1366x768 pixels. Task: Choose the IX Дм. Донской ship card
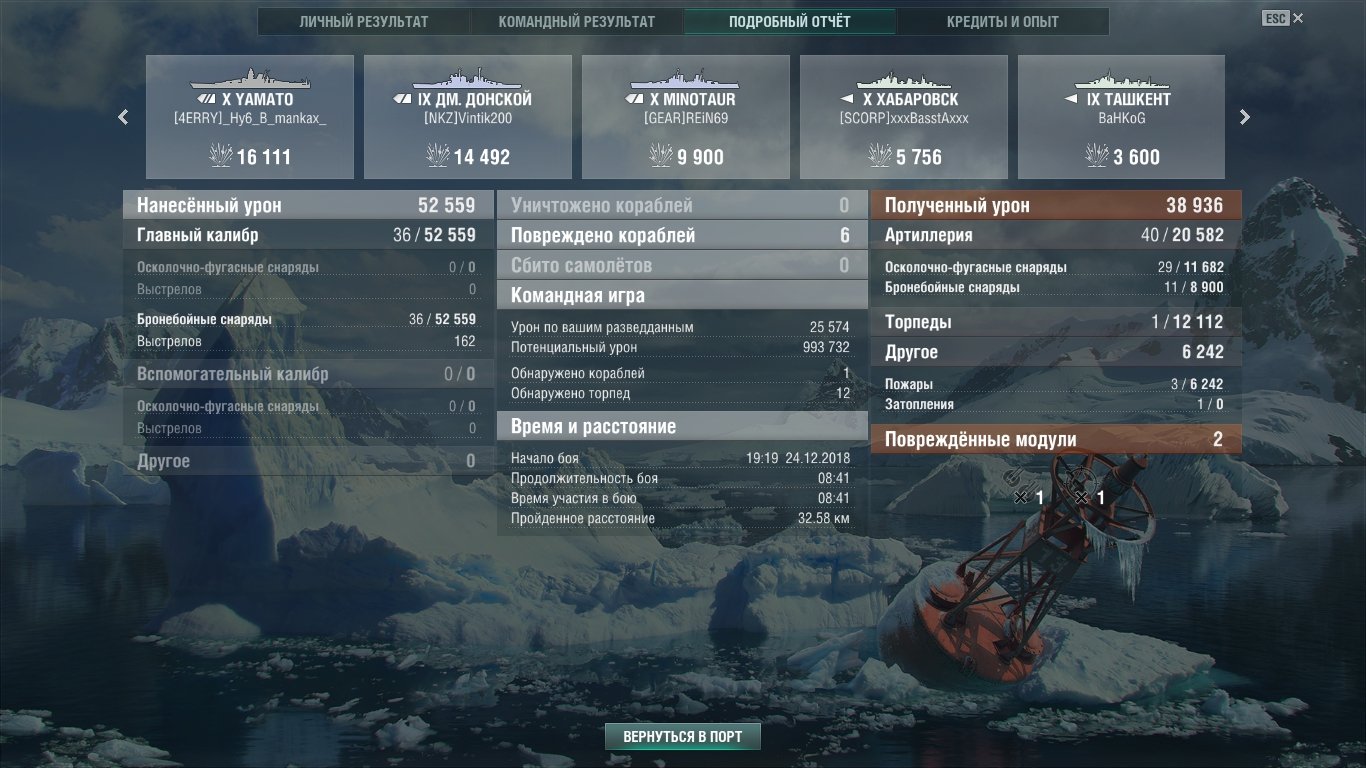click(468, 117)
